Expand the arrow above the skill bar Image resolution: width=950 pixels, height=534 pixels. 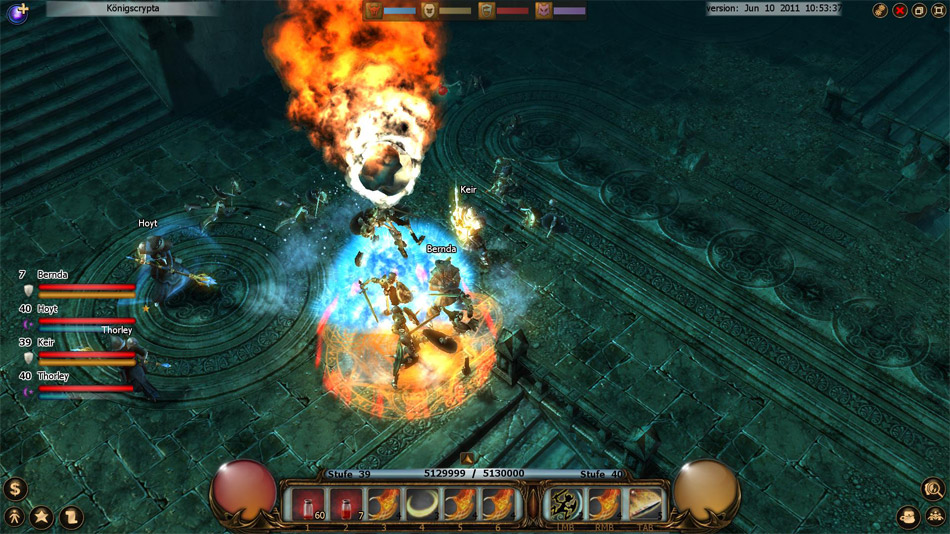(467, 460)
